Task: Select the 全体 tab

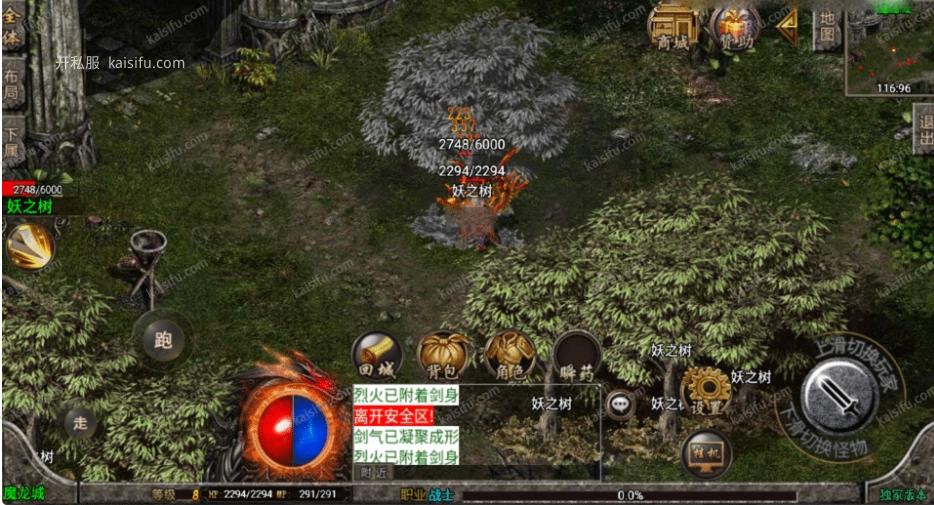Action: 12,29
